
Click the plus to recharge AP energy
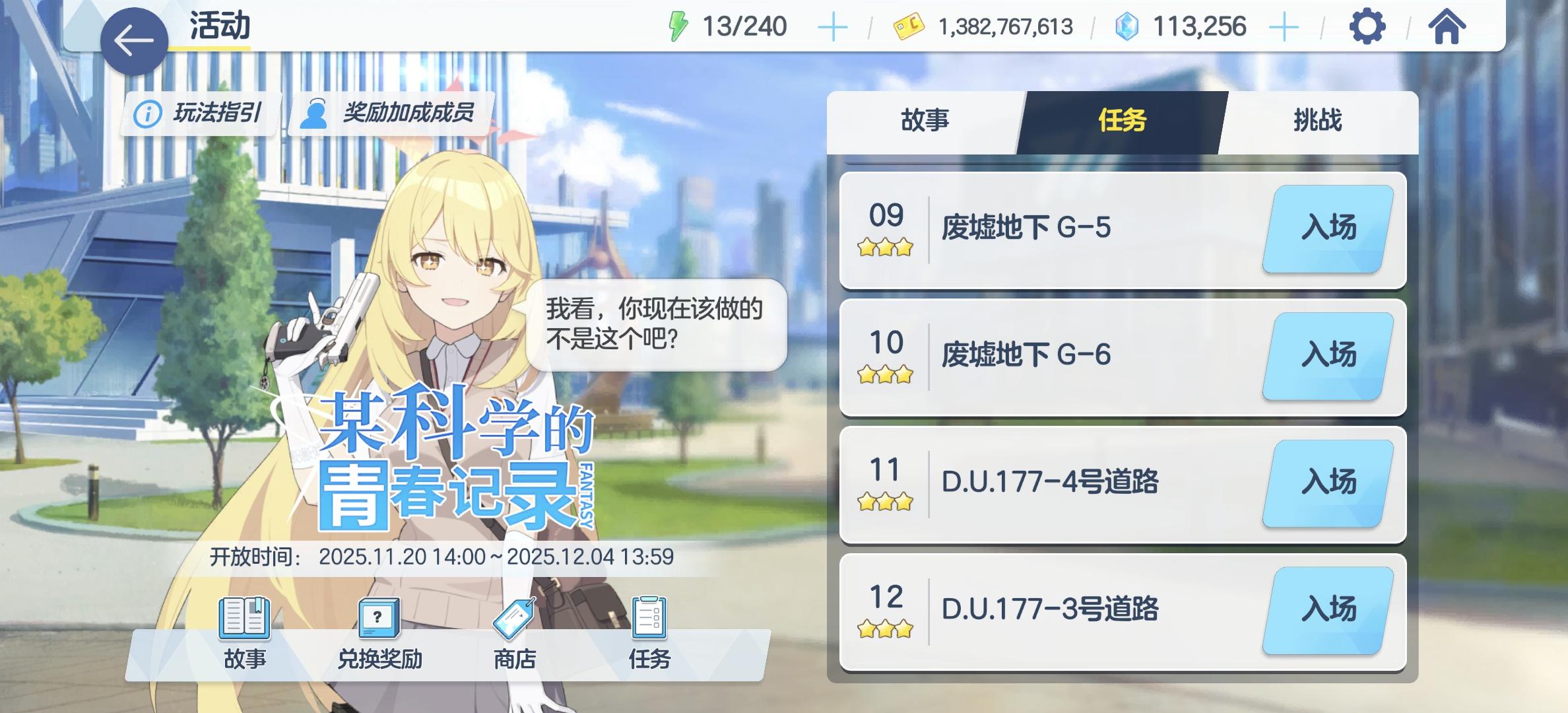coord(834,26)
